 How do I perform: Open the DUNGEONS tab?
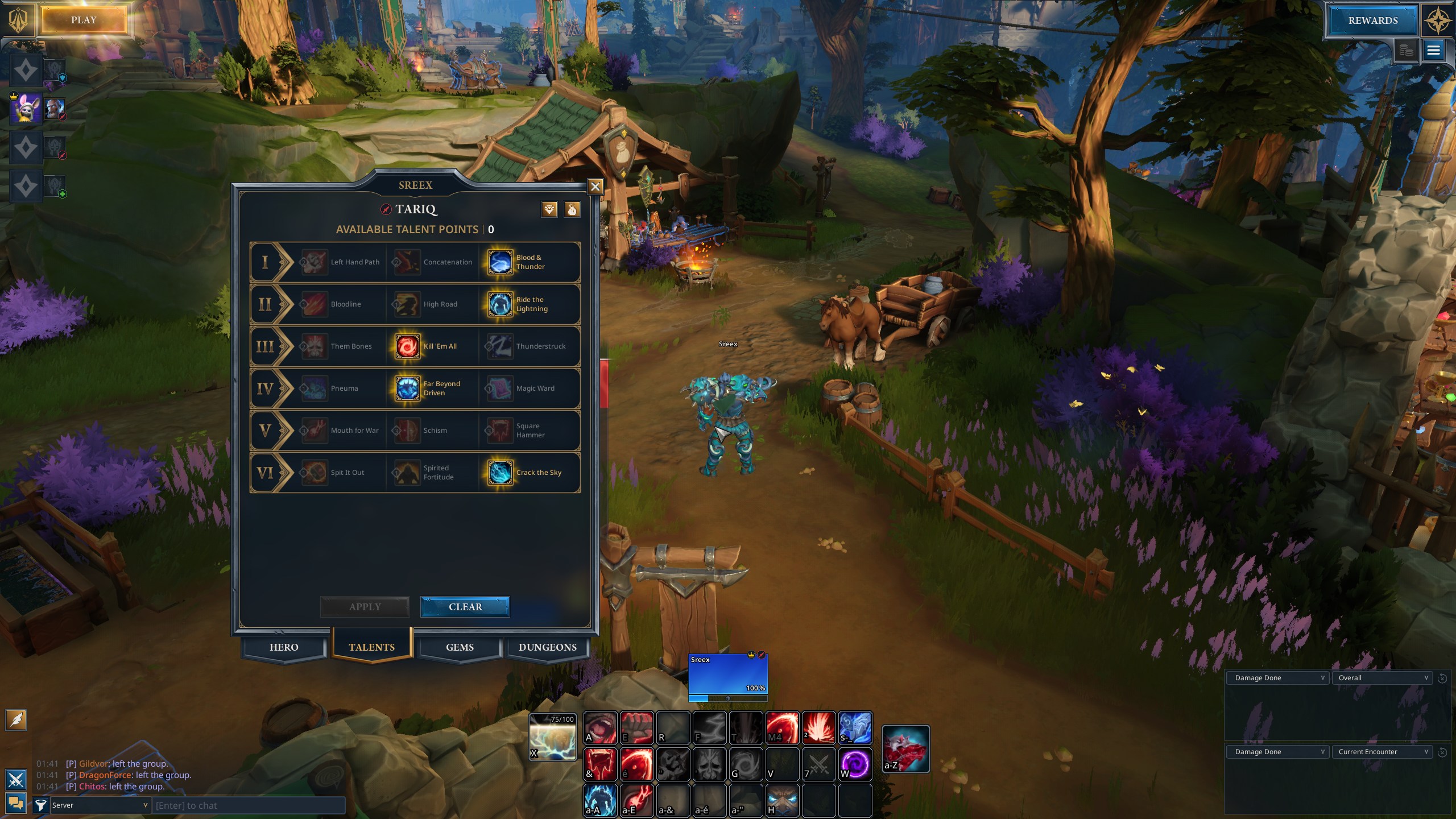tap(547, 647)
